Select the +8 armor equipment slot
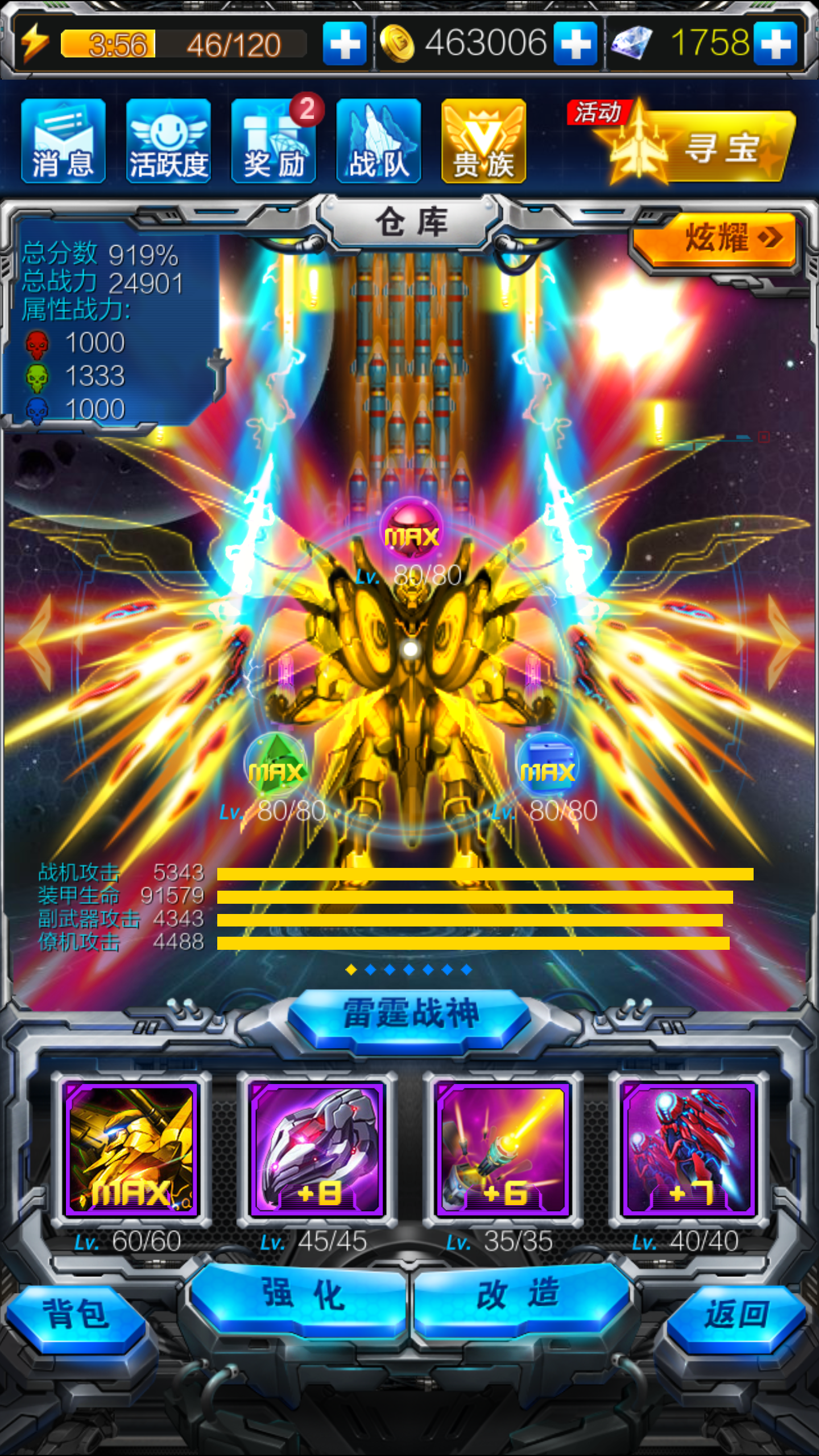This screenshot has height=1456, width=819. point(317,1149)
